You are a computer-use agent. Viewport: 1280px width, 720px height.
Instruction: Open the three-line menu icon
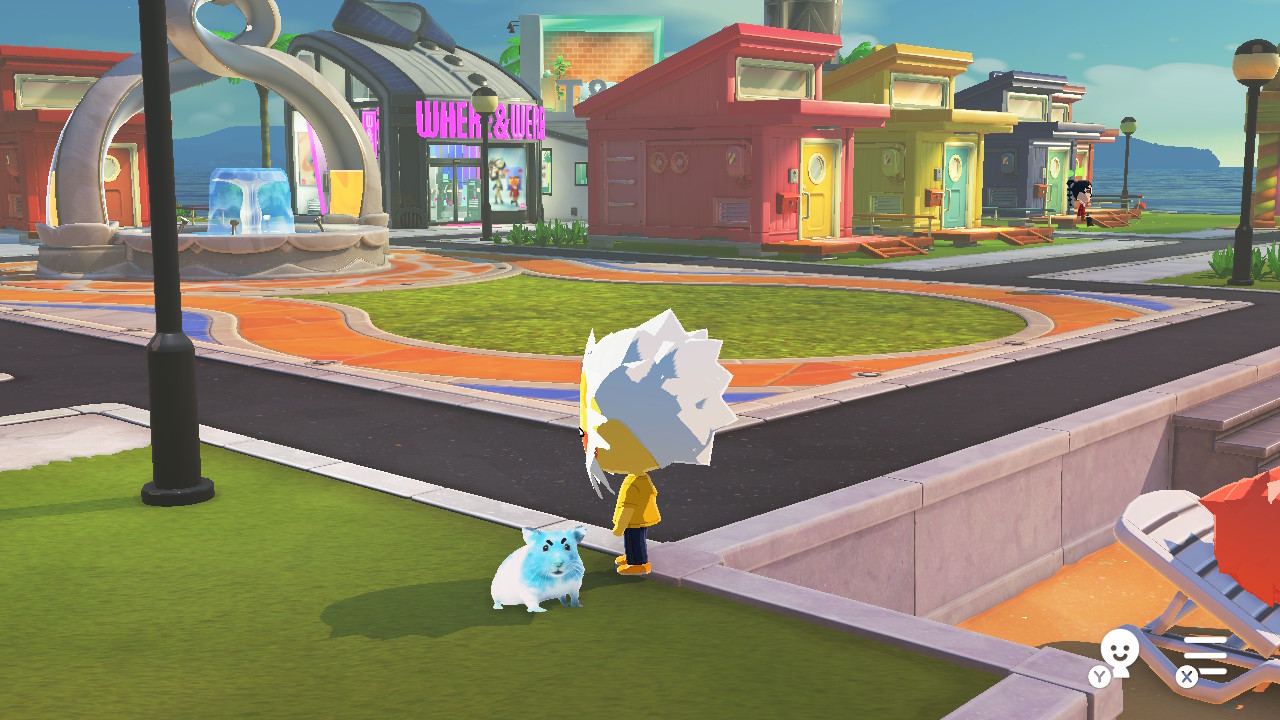pos(1206,655)
